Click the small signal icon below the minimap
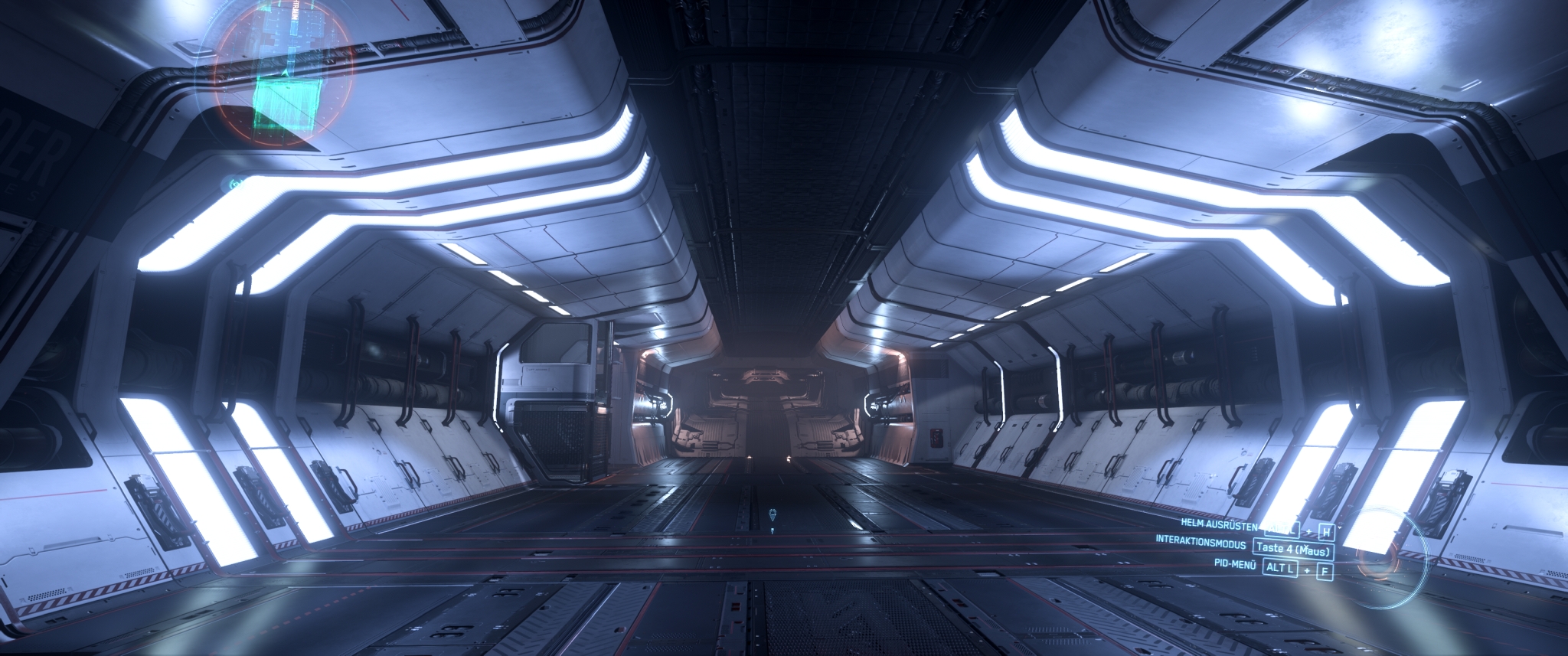The width and height of the screenshot is (1568, 656). tap(236, 184)
